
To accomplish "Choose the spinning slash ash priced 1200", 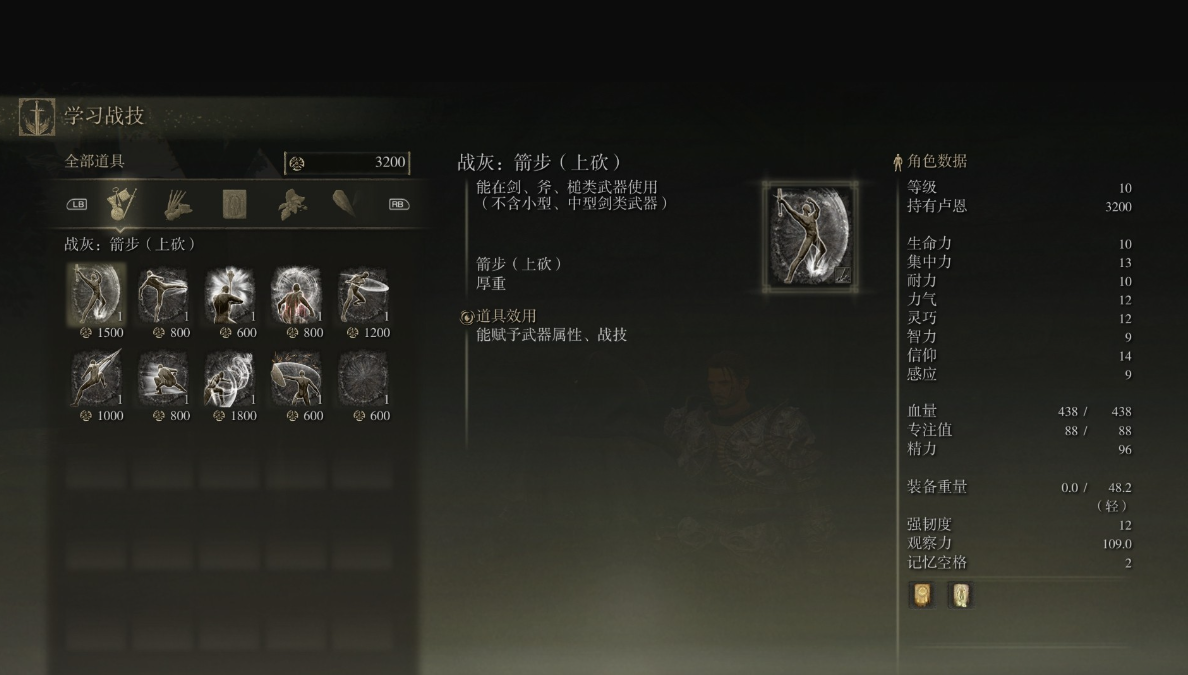I will pyautogui.click(x=363, y=295).
